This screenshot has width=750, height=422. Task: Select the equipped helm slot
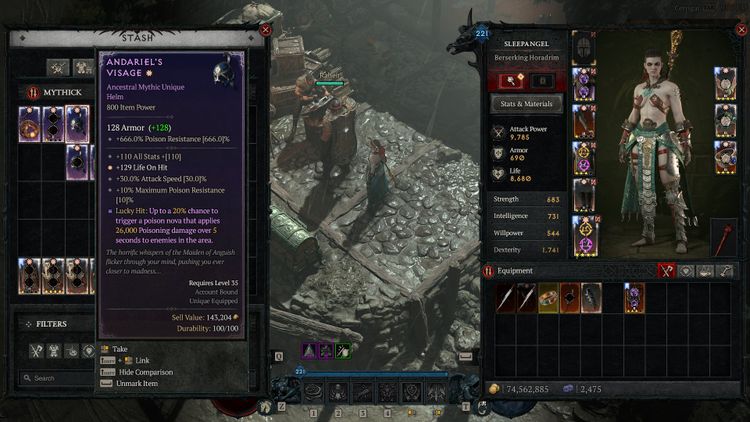[x=583, y=48]
